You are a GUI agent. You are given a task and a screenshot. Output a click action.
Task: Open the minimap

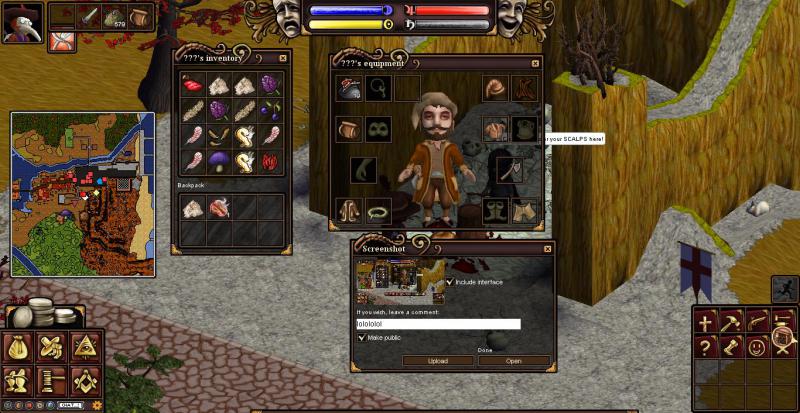(82, 193)
